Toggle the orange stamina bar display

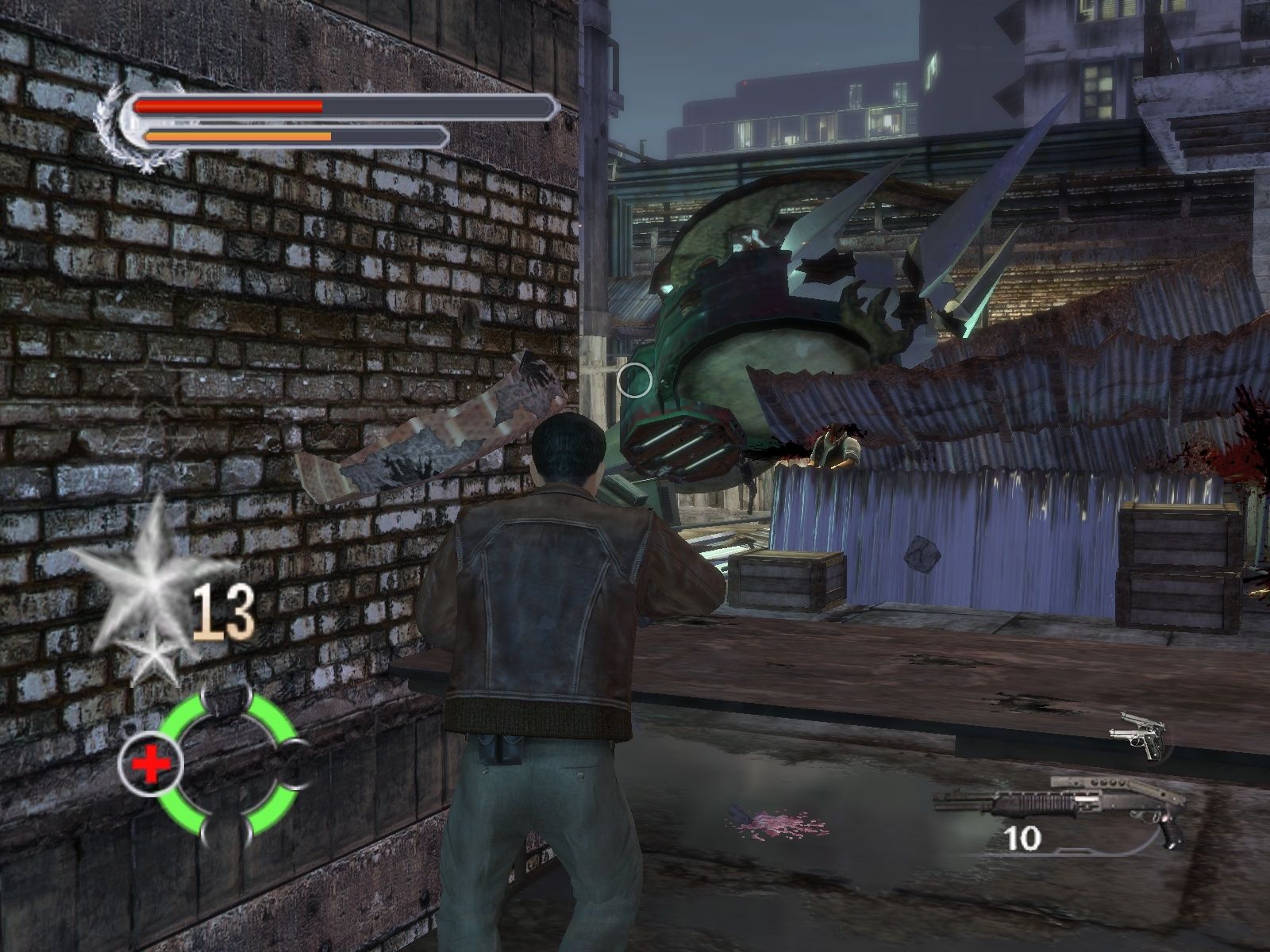click(x=238, y=135)
